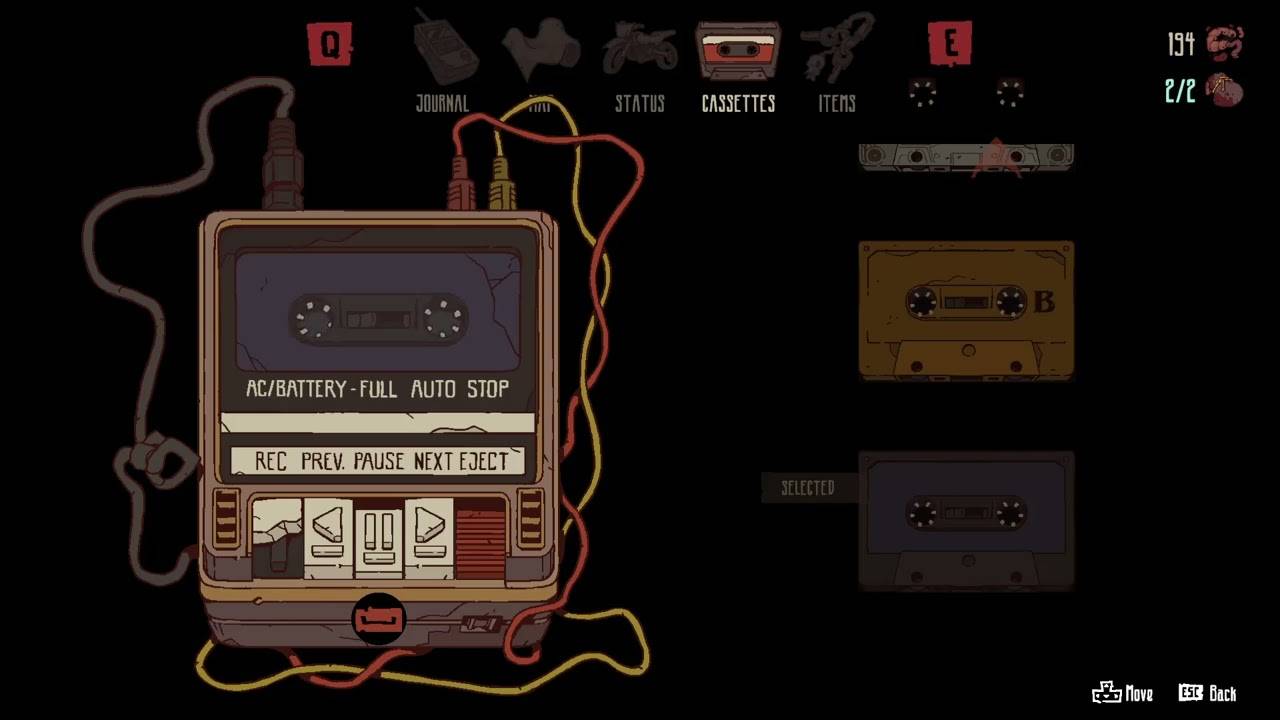Click the broken REC button

pos(277,537)
